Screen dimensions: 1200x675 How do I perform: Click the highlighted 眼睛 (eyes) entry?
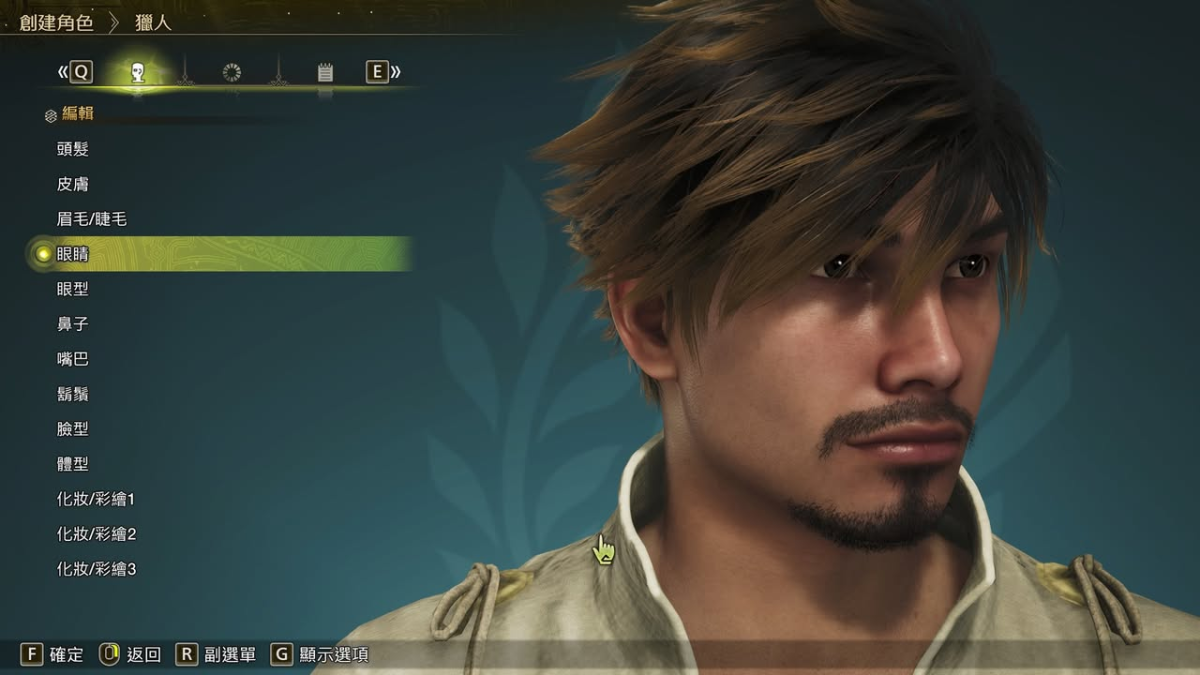pyautogui.click(x=73, y=254)
